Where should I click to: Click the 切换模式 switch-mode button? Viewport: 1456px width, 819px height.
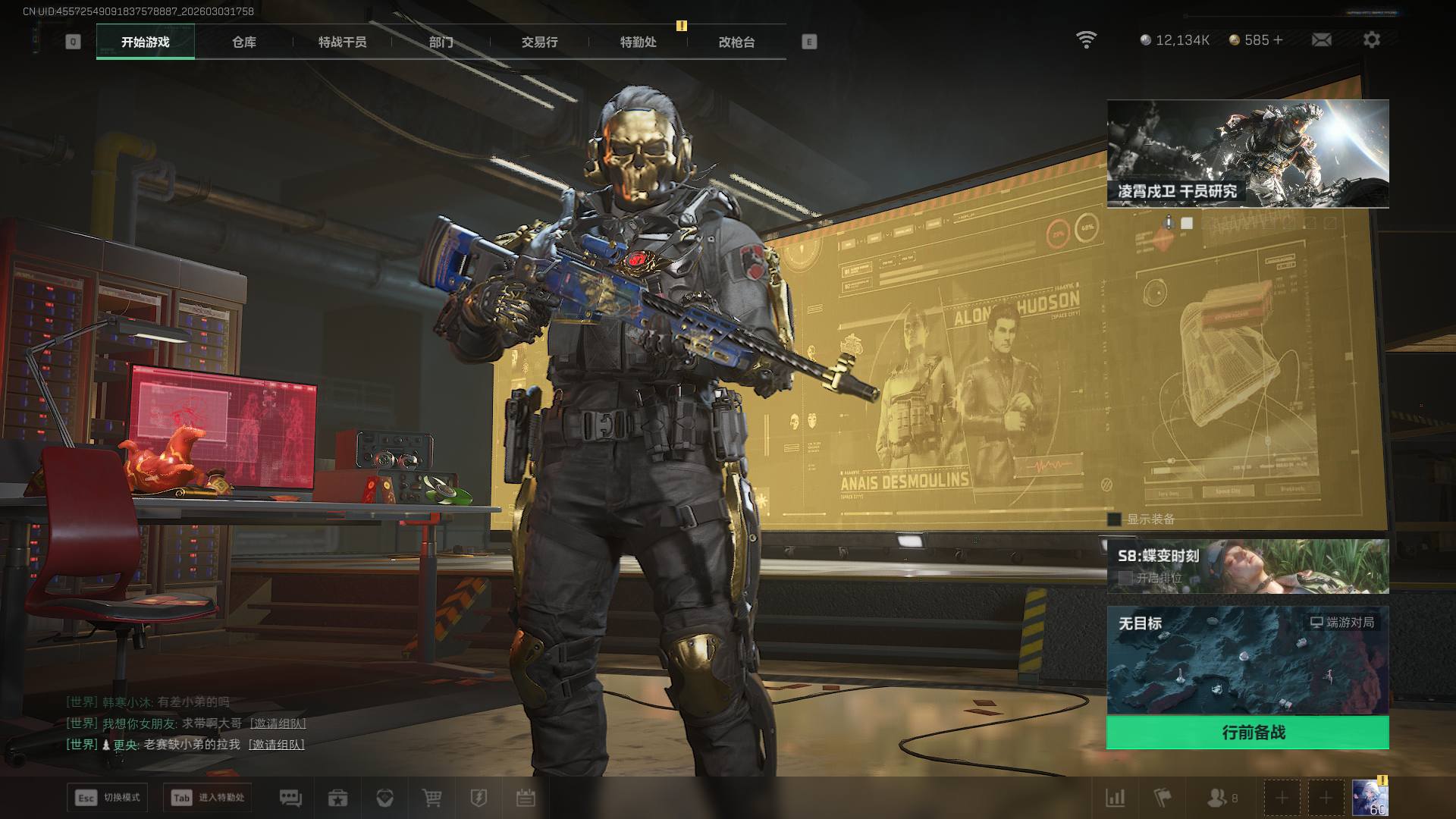tap(108, 798)
